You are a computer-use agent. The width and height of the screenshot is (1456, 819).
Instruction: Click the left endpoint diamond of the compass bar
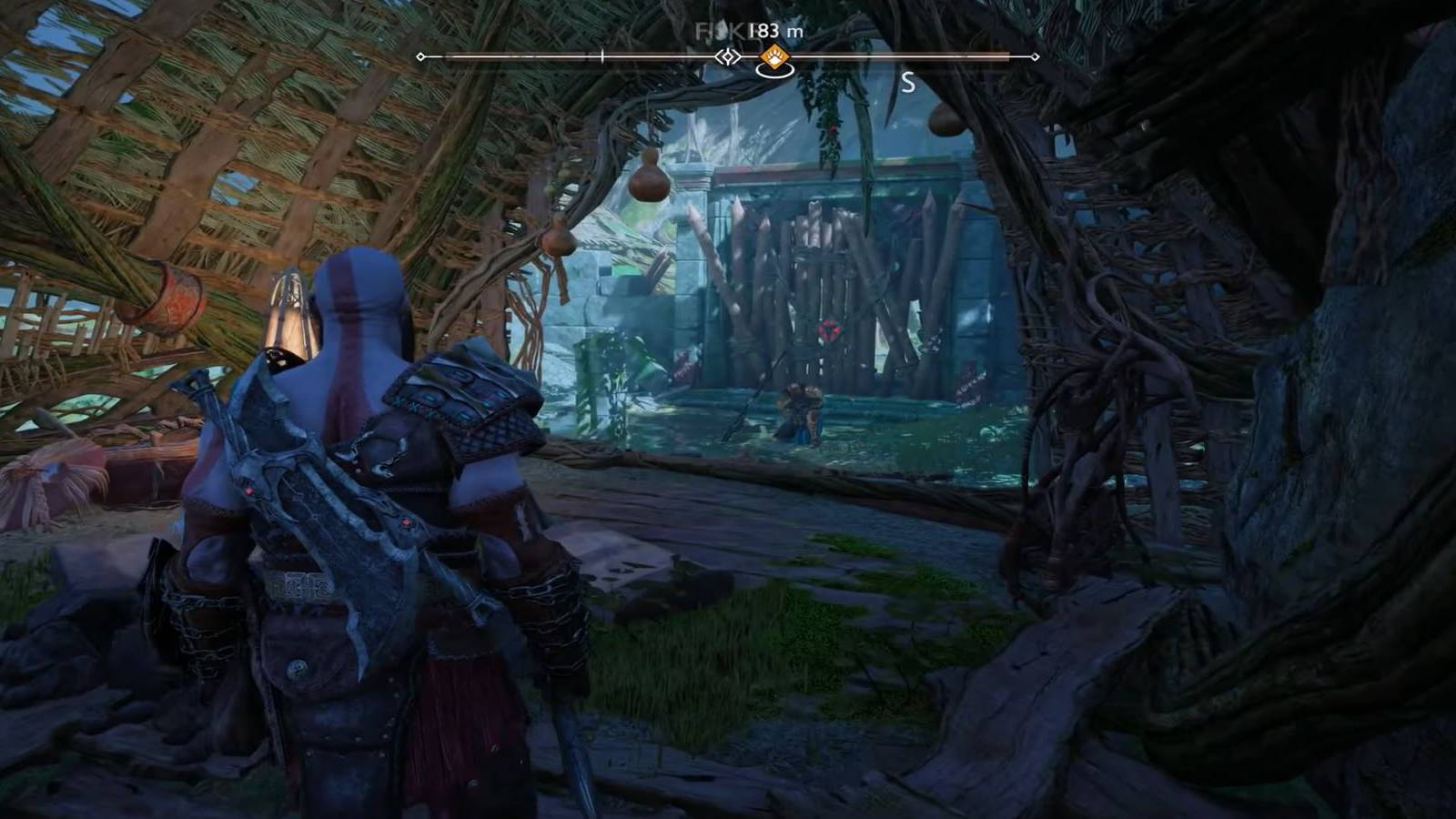pos(419,55)
